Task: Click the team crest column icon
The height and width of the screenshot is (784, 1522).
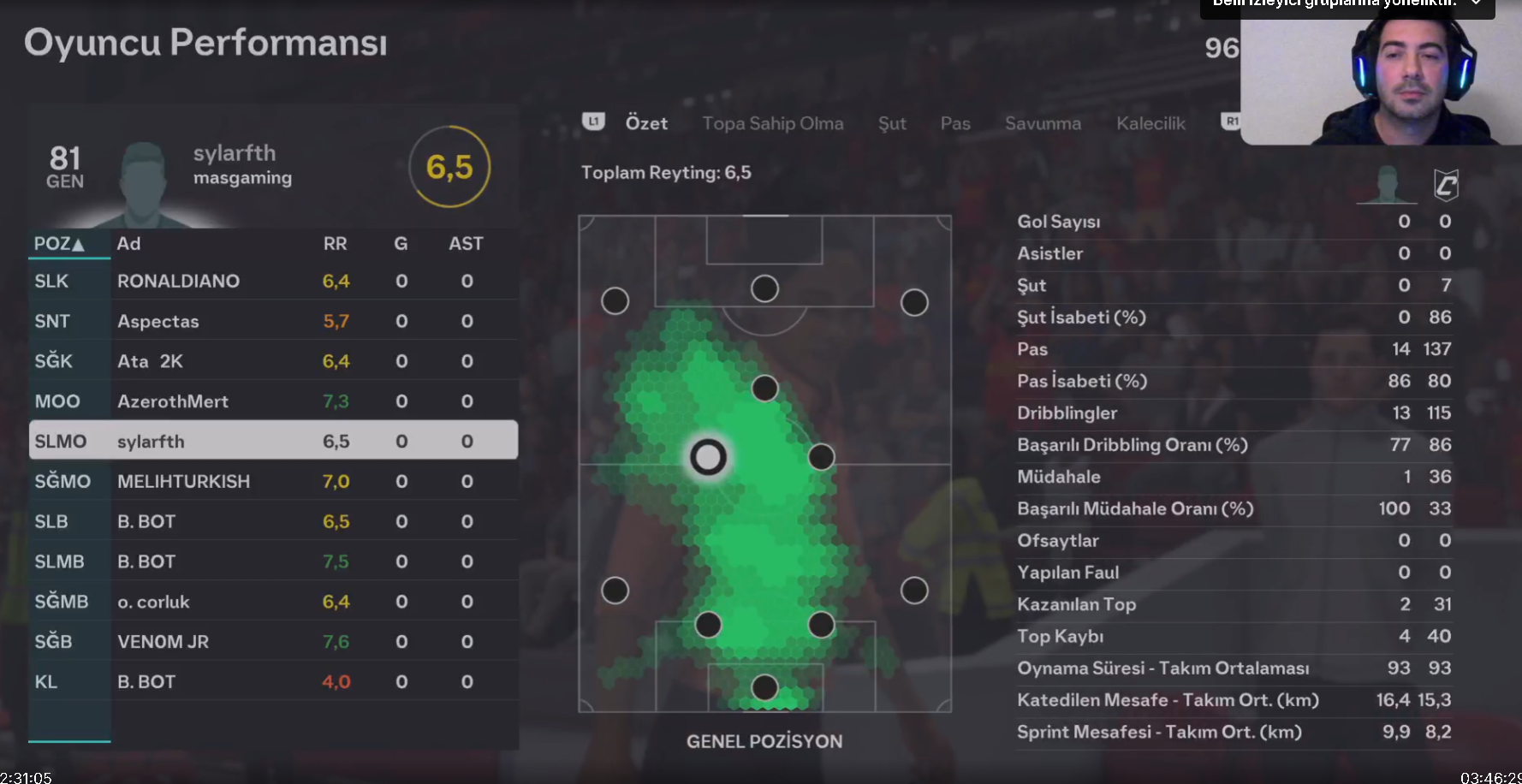Action: (x=1446, y=184)
